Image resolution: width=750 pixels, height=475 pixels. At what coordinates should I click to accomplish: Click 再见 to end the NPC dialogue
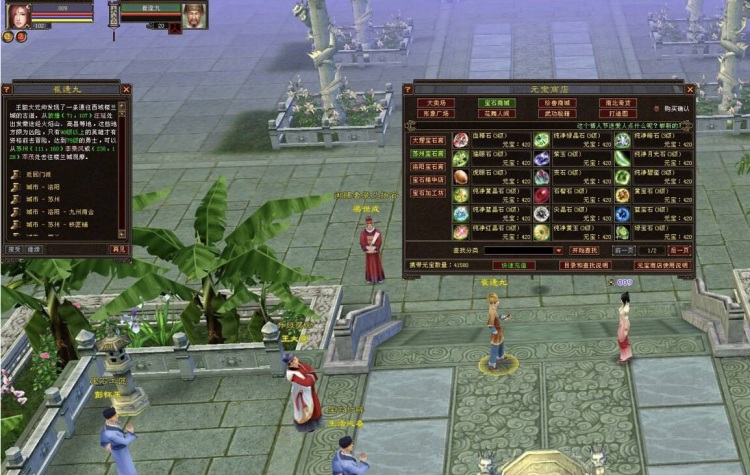coord(119,249)
